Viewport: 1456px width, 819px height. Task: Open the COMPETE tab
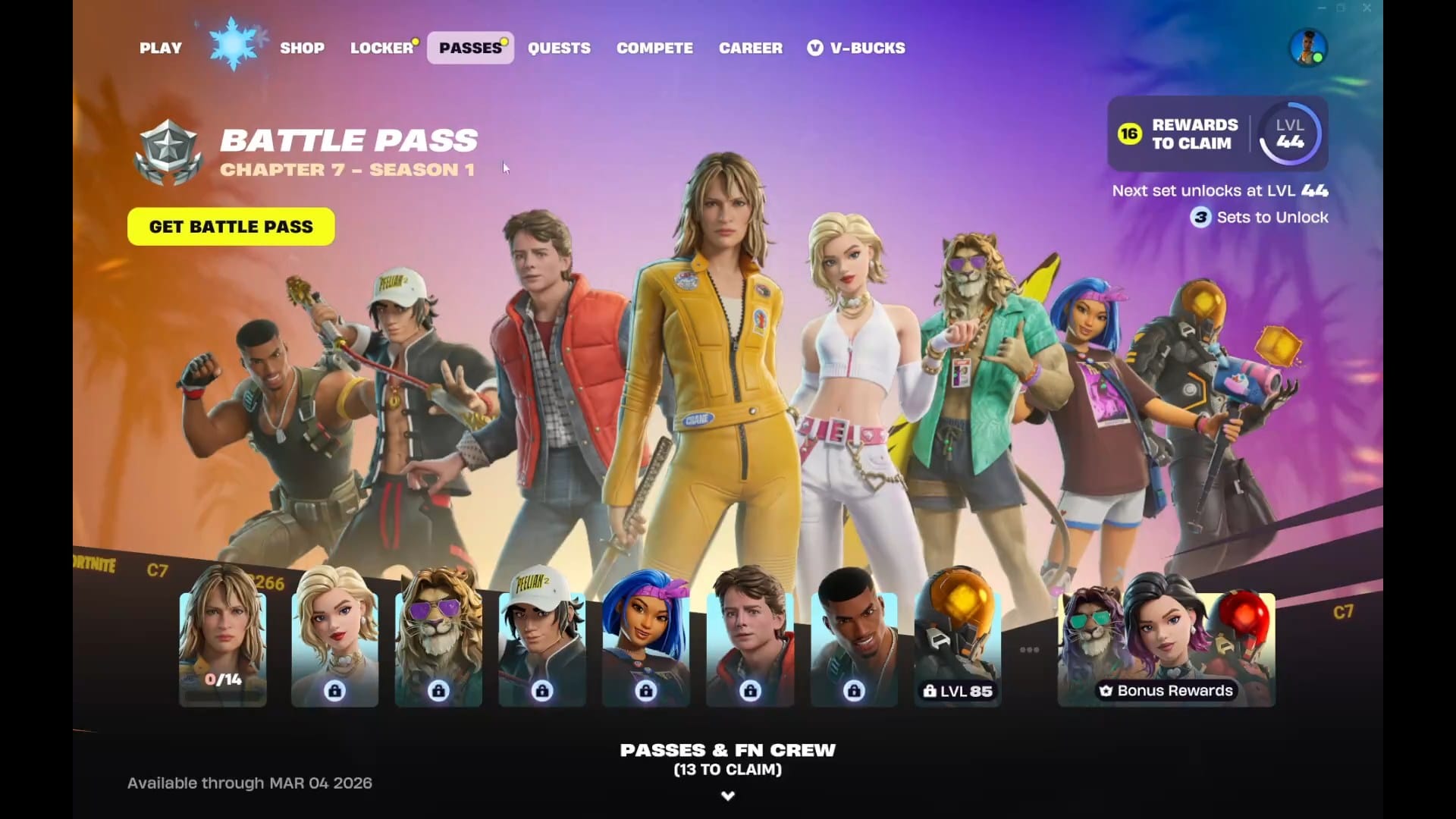pyautogui.click(x=654, y=48)
